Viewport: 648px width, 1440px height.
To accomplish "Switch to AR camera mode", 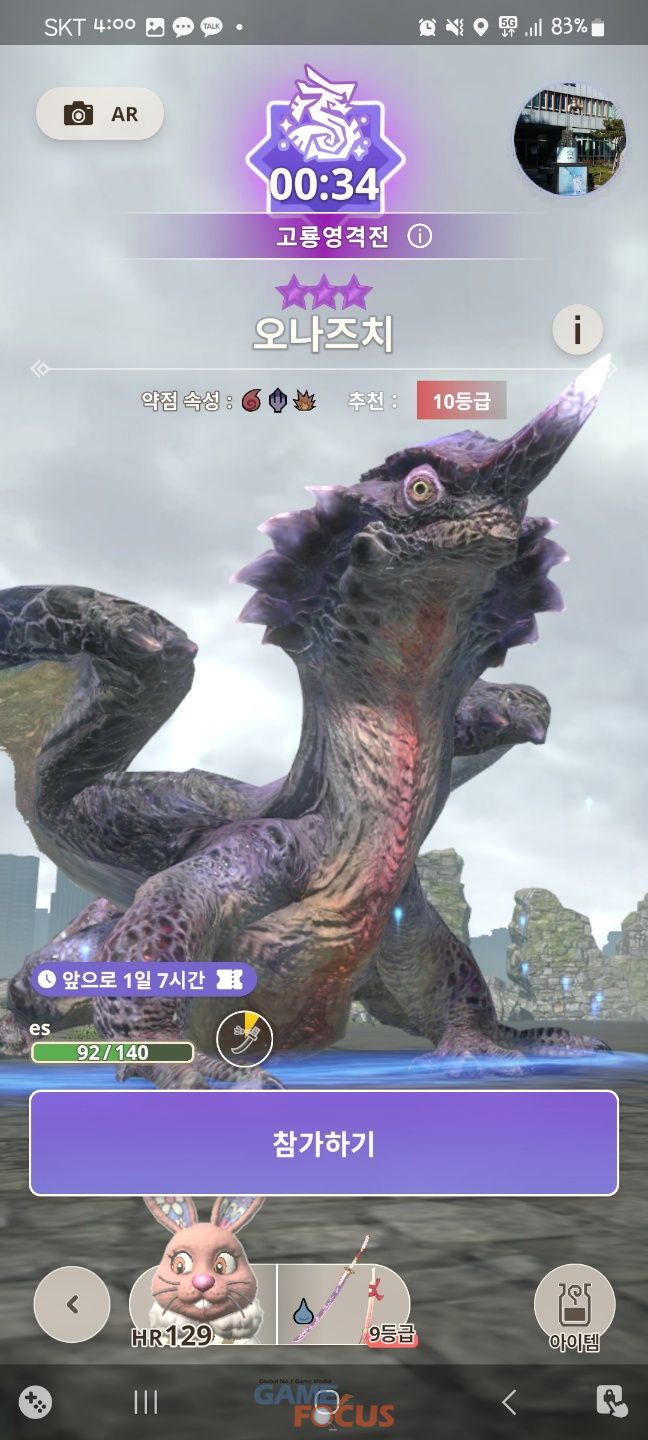I will (100, 114).
